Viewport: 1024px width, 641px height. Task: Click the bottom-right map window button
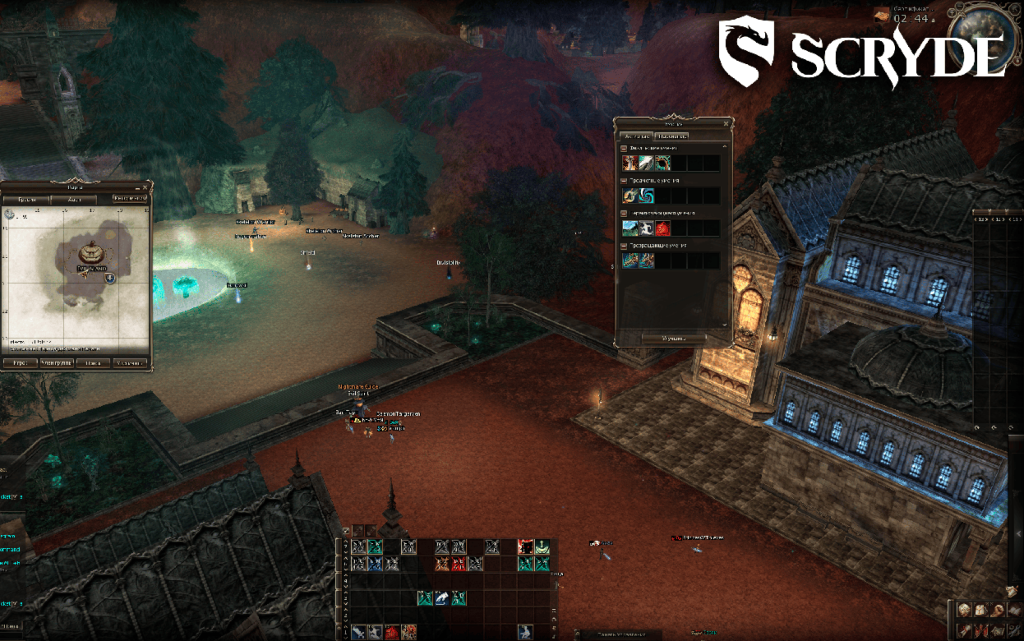[x=130, y=363]
